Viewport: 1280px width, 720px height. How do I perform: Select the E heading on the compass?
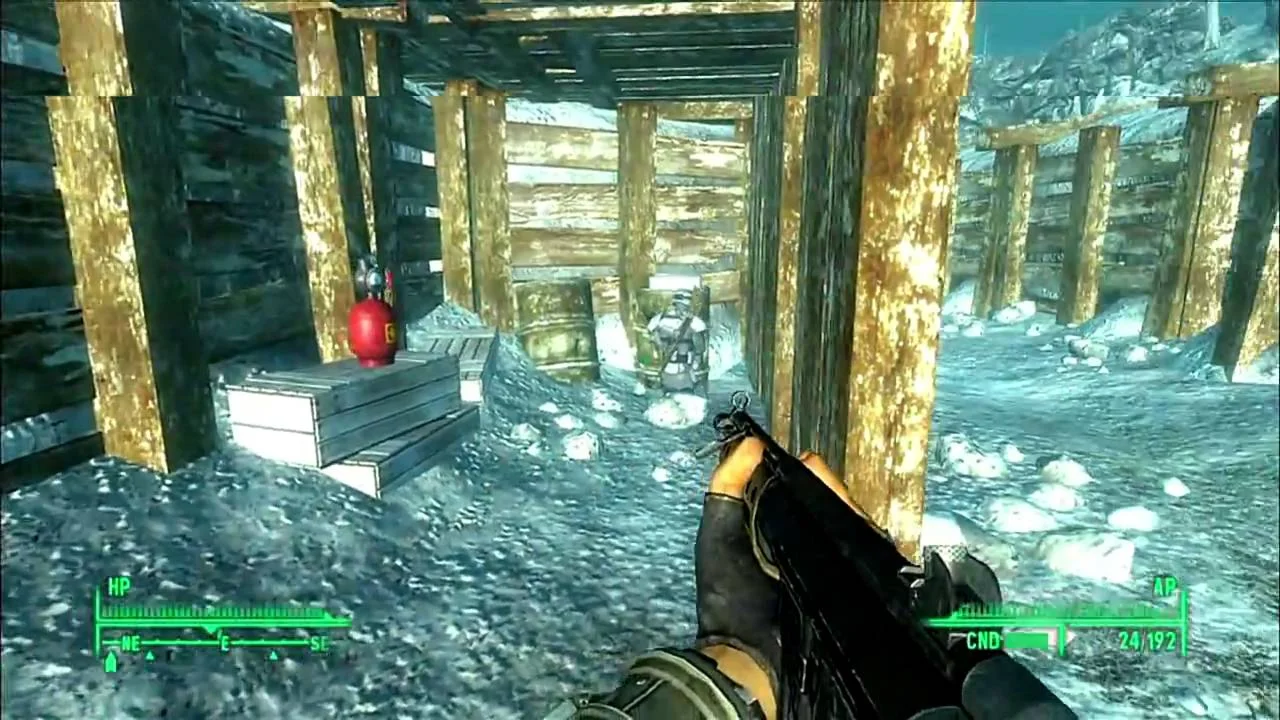(225, 641)
